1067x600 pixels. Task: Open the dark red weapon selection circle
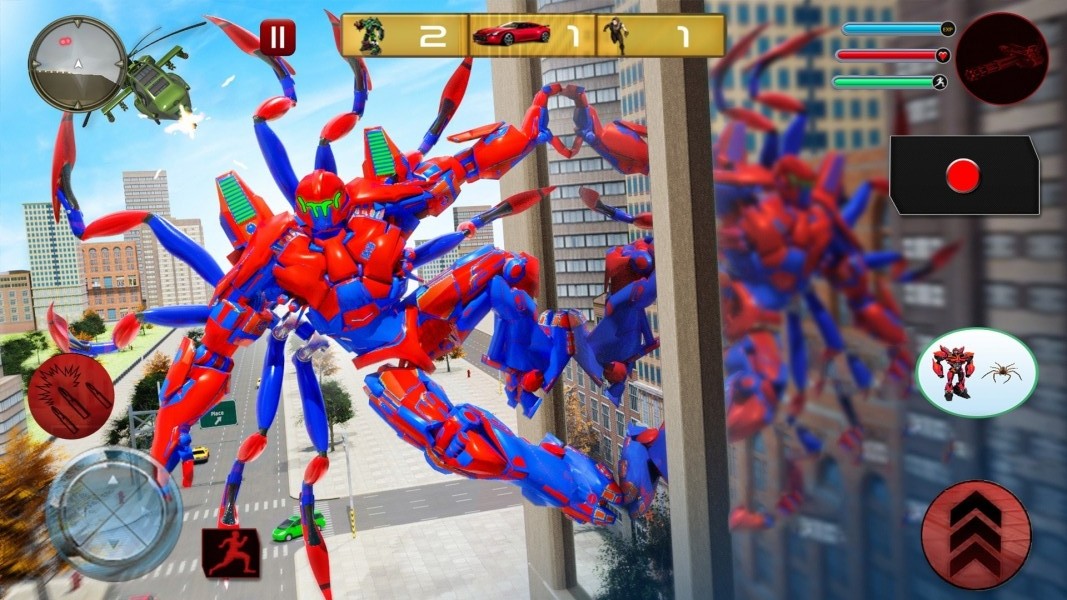pyautogui.click(x=1001, y=58)
